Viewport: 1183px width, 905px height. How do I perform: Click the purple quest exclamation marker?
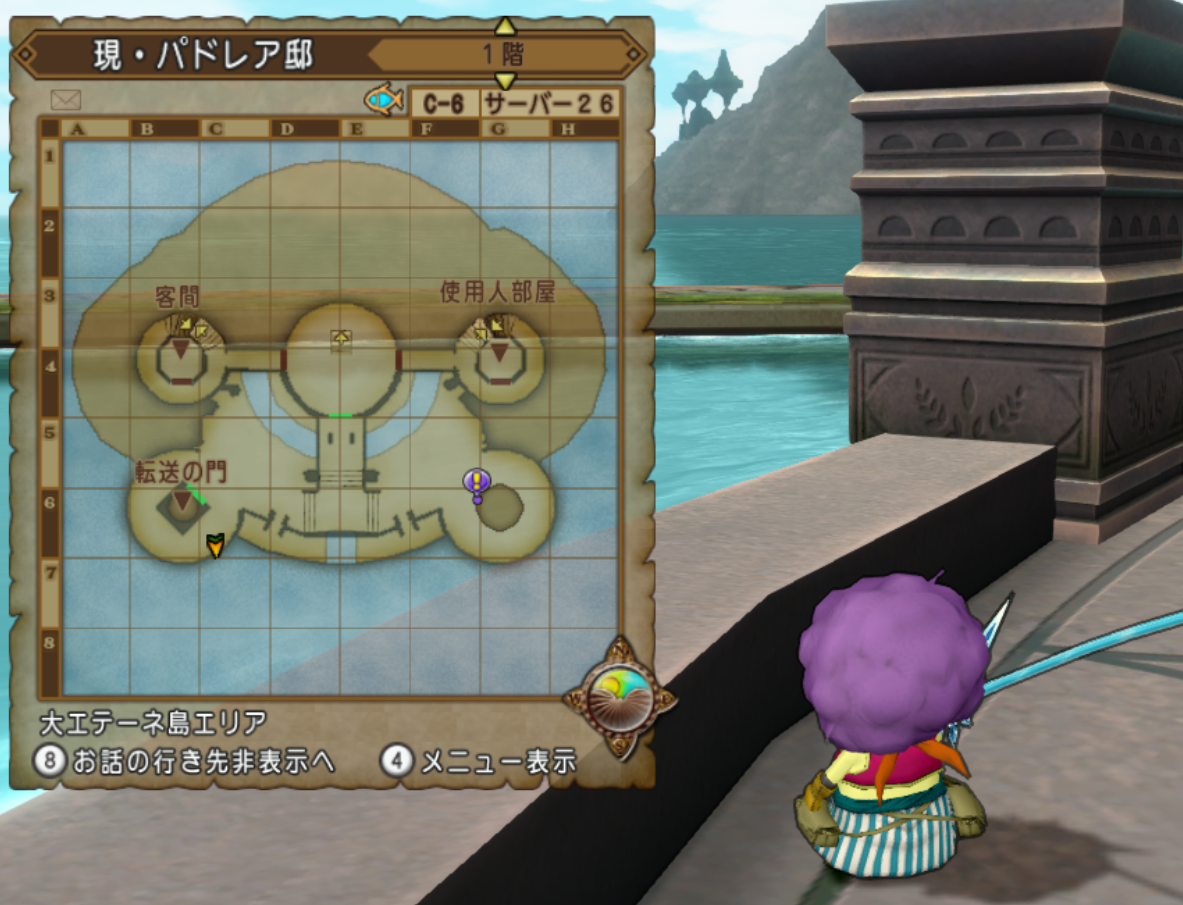click(x=477, y=484)
